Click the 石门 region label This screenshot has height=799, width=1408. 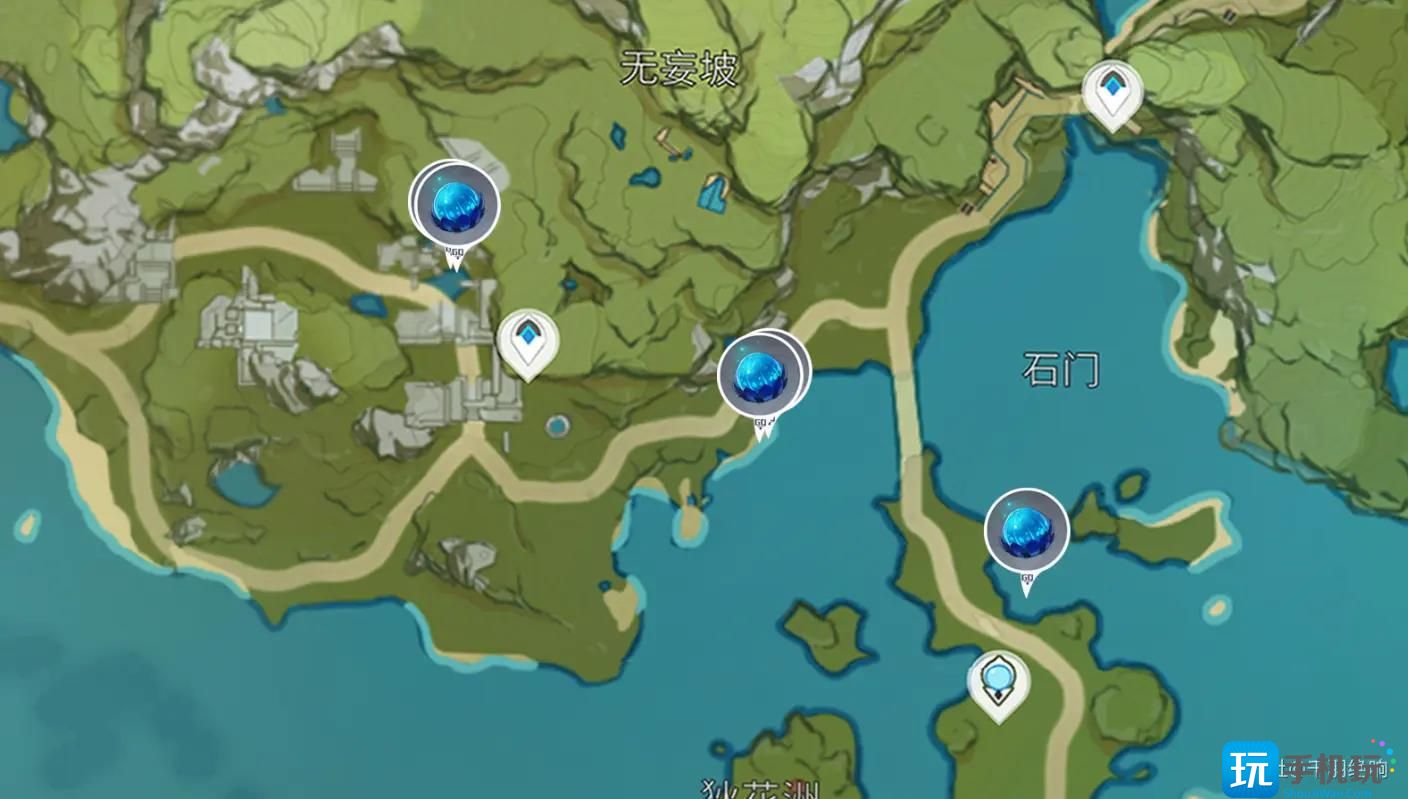tap(1064, 368)
